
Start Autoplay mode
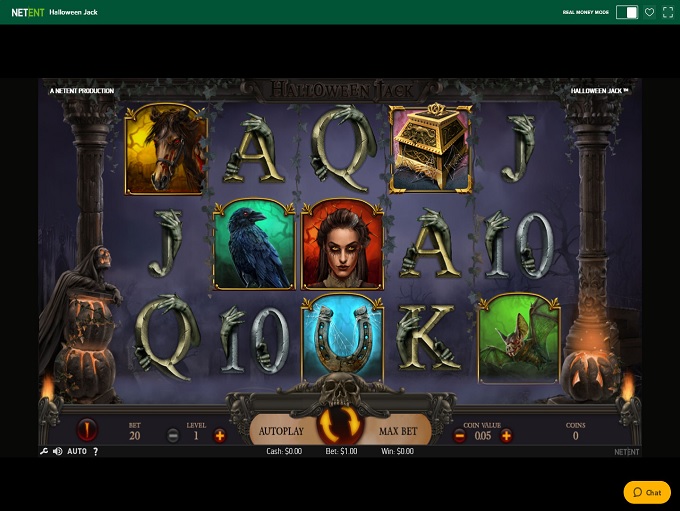click(x=281, y=431)
